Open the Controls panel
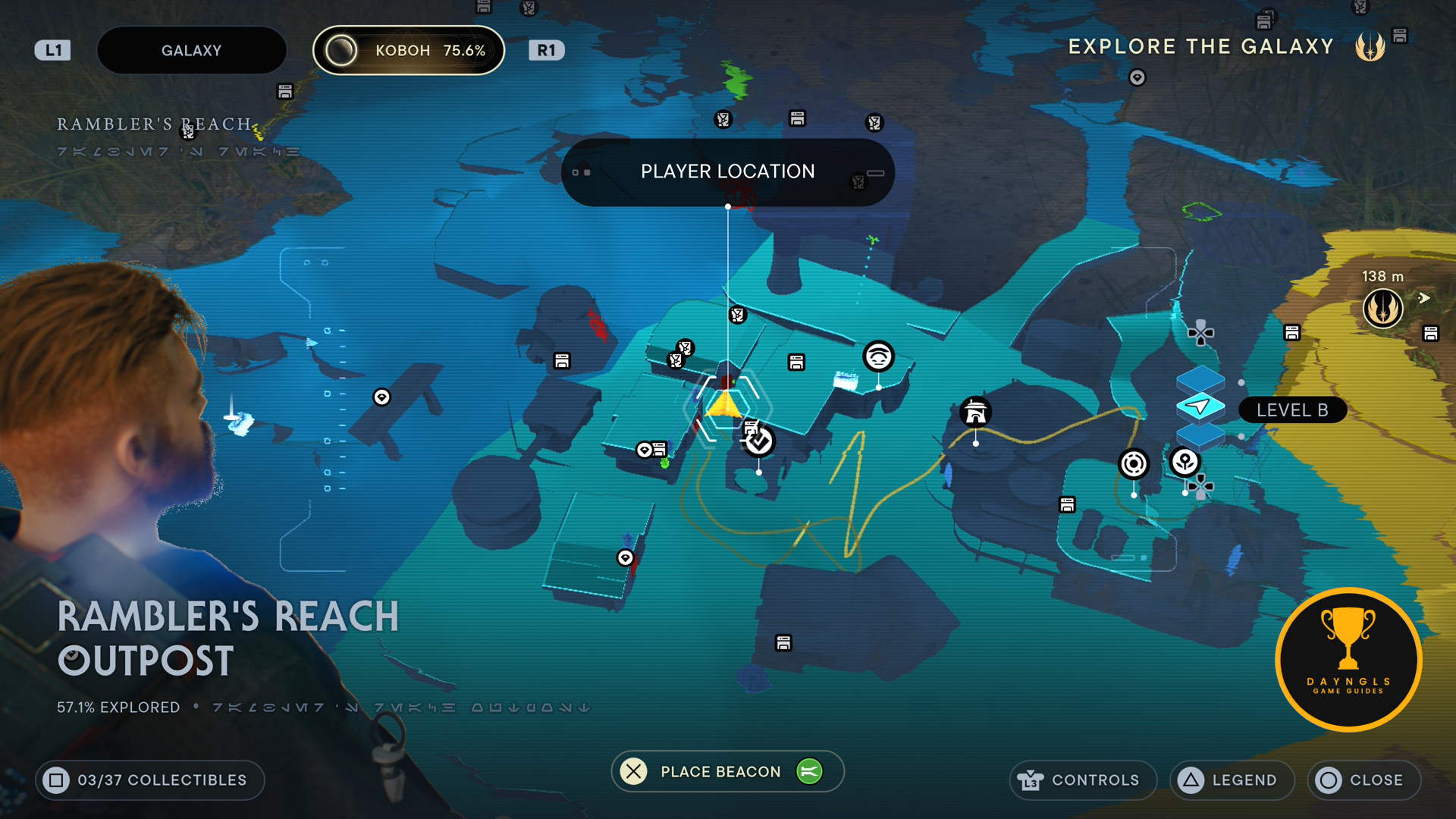The image size is (1456, 819). coord(1082,780)
